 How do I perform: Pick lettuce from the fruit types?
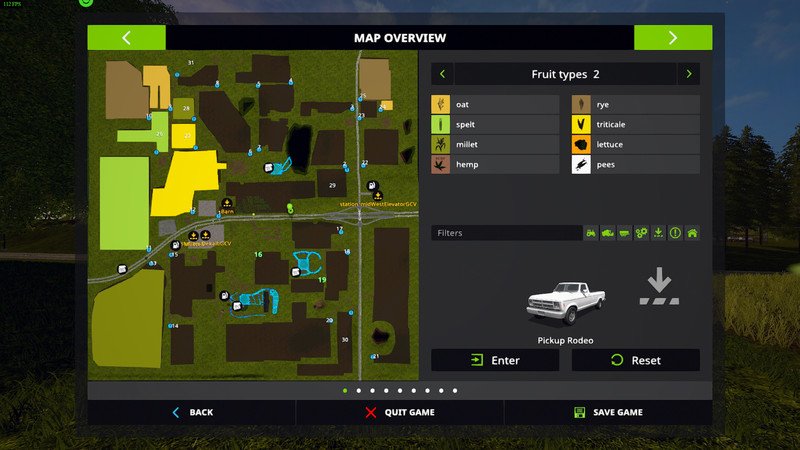click(635, 144)
